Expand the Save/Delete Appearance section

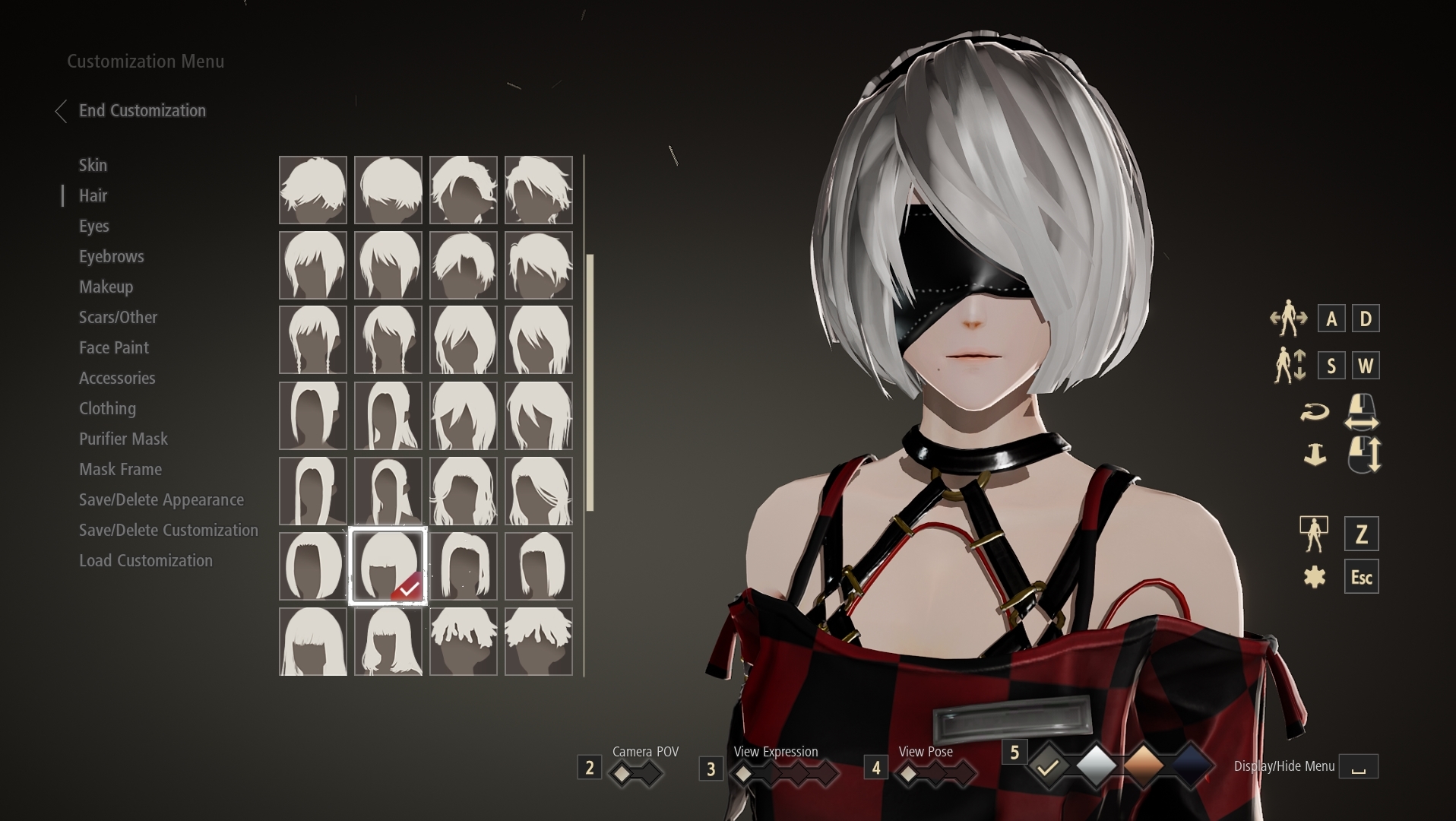tap(161, 499)
